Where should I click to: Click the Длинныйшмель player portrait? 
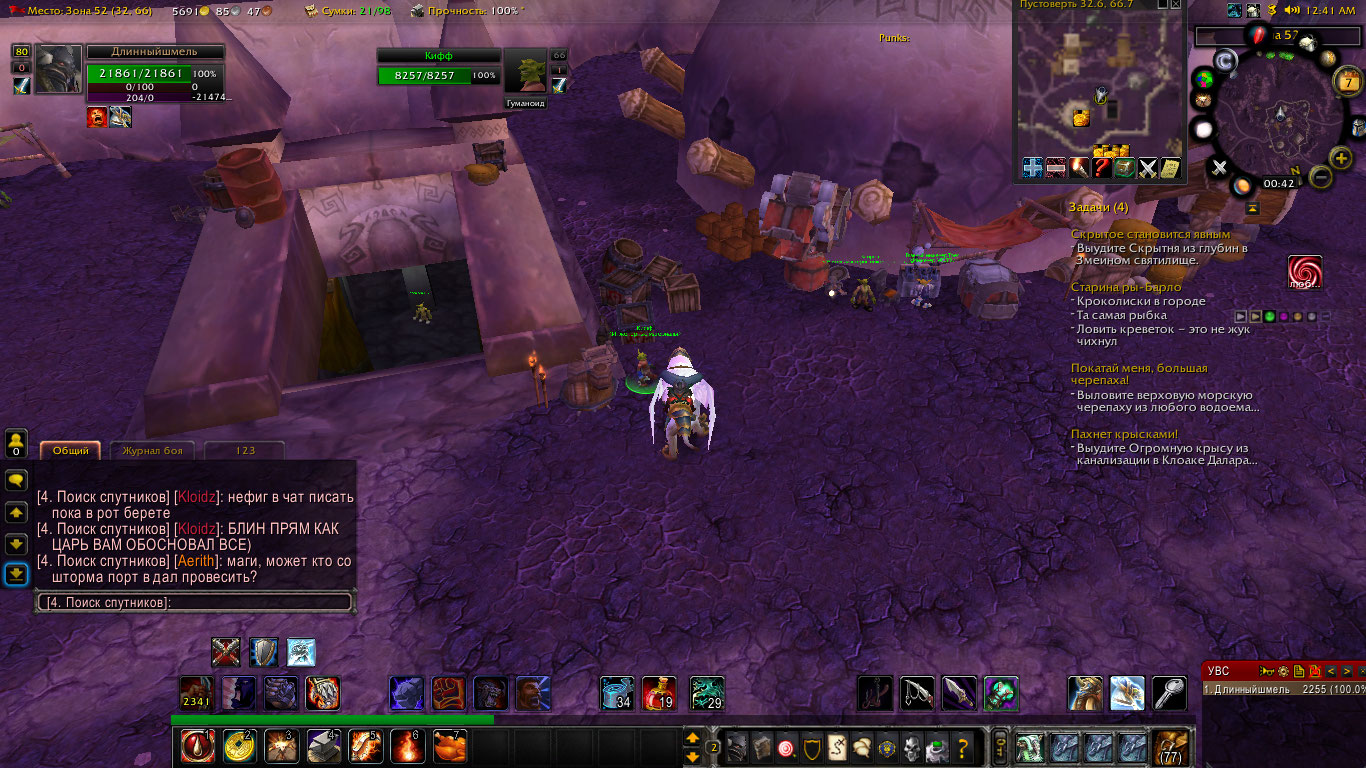click(59, 70)
